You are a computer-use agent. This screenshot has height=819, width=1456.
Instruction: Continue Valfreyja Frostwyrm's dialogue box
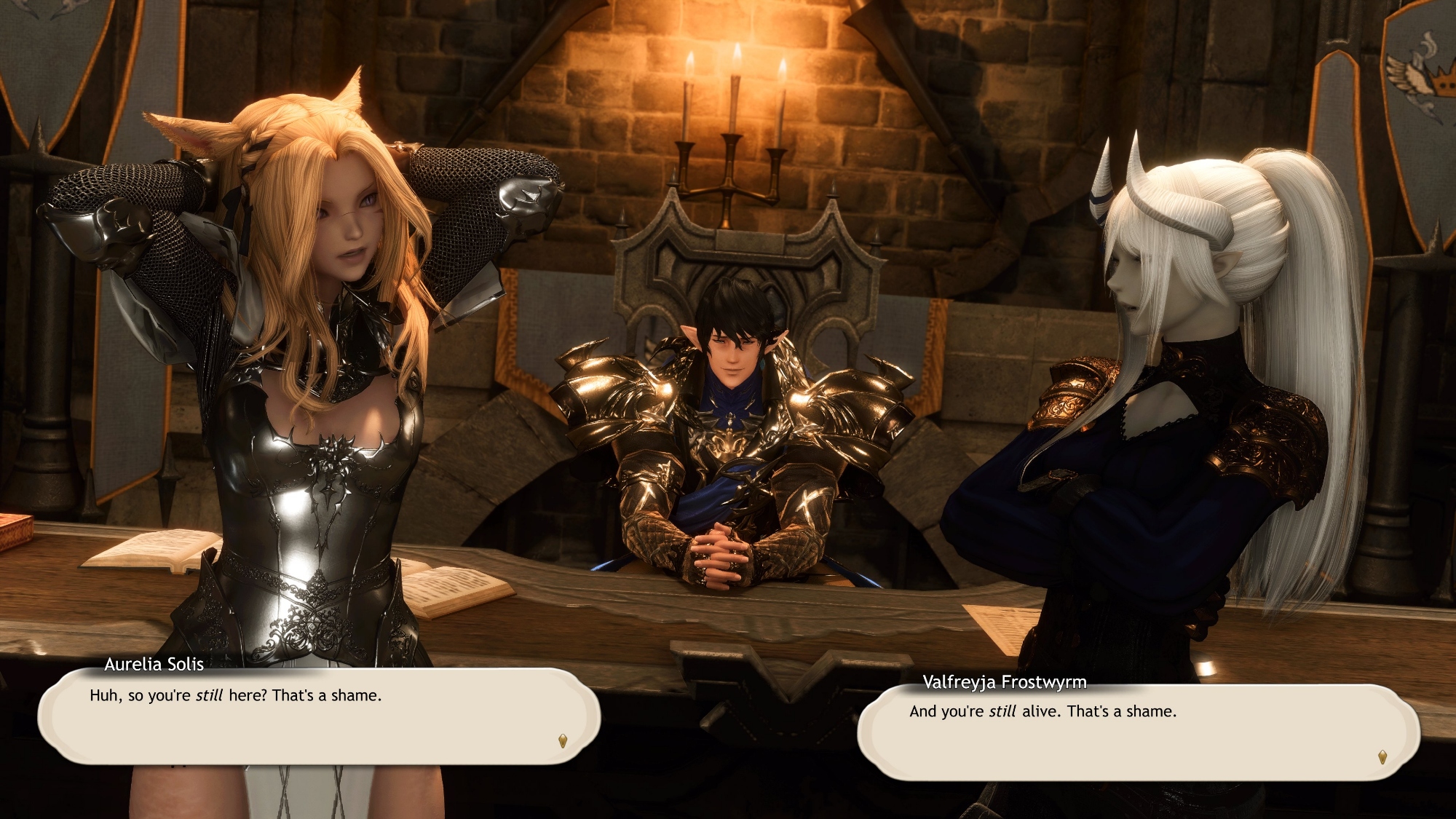click(x=1138, y=732)
